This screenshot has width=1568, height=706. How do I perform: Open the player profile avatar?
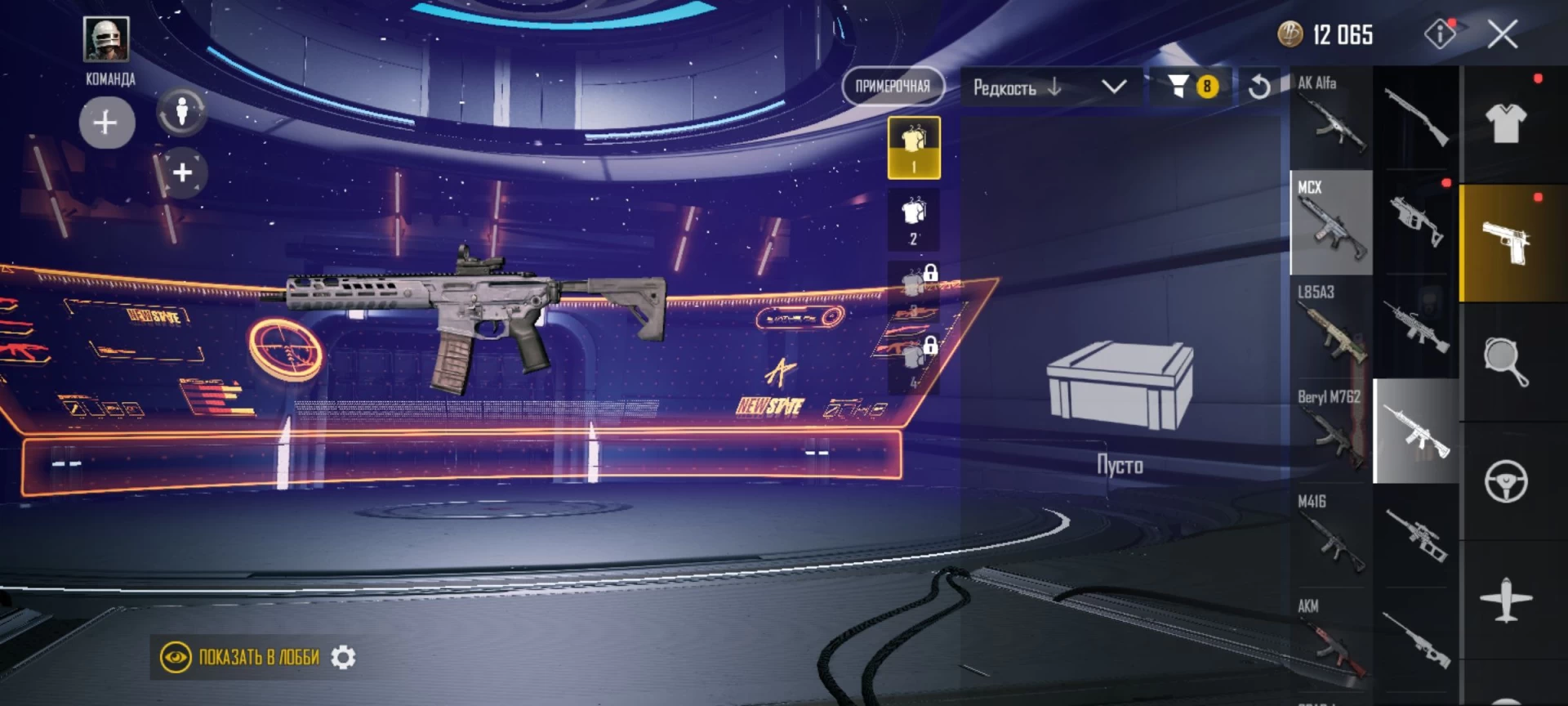pos(106,39)
